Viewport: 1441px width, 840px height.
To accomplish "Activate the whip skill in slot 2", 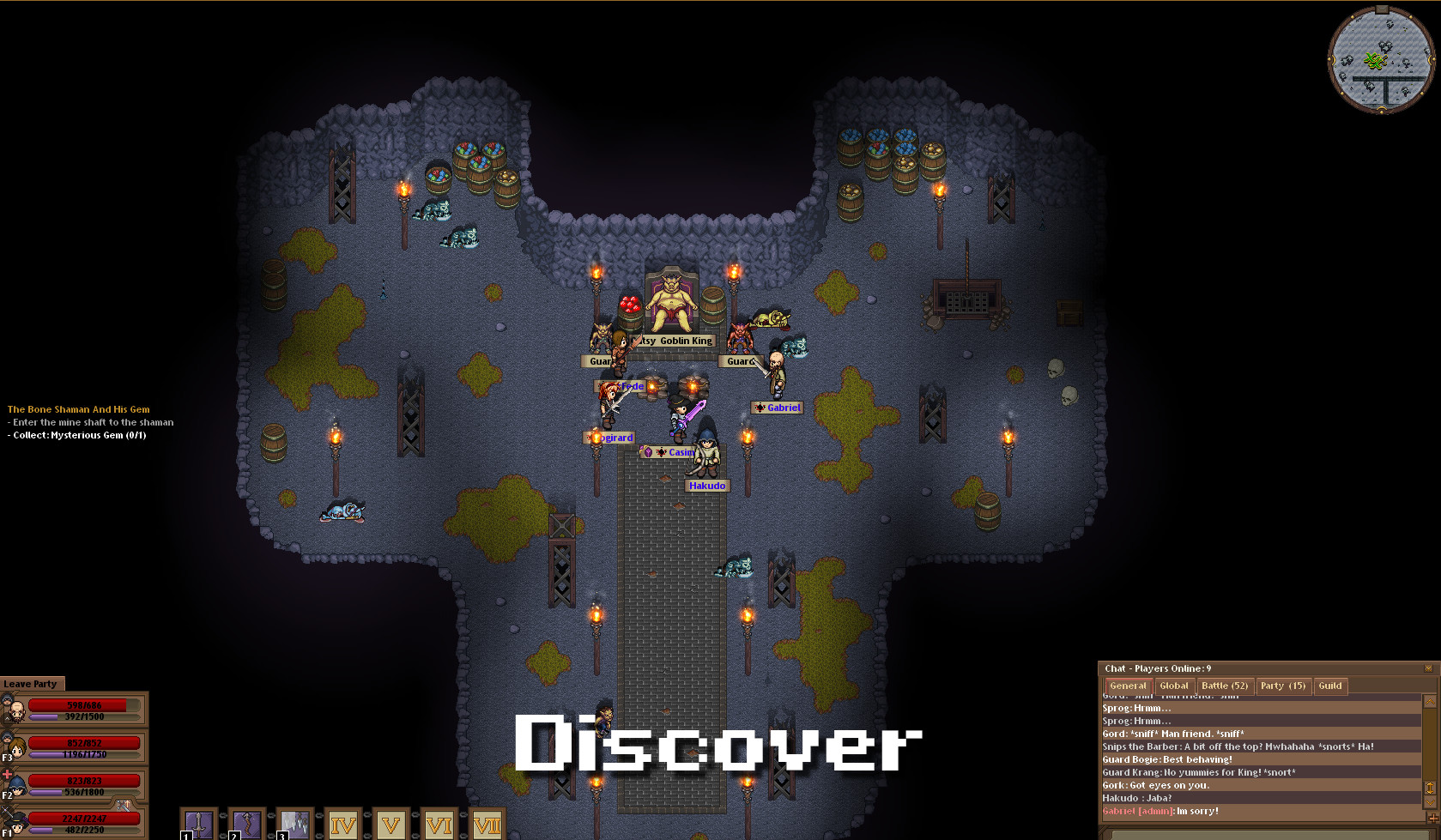I will (x=246, y=825).
